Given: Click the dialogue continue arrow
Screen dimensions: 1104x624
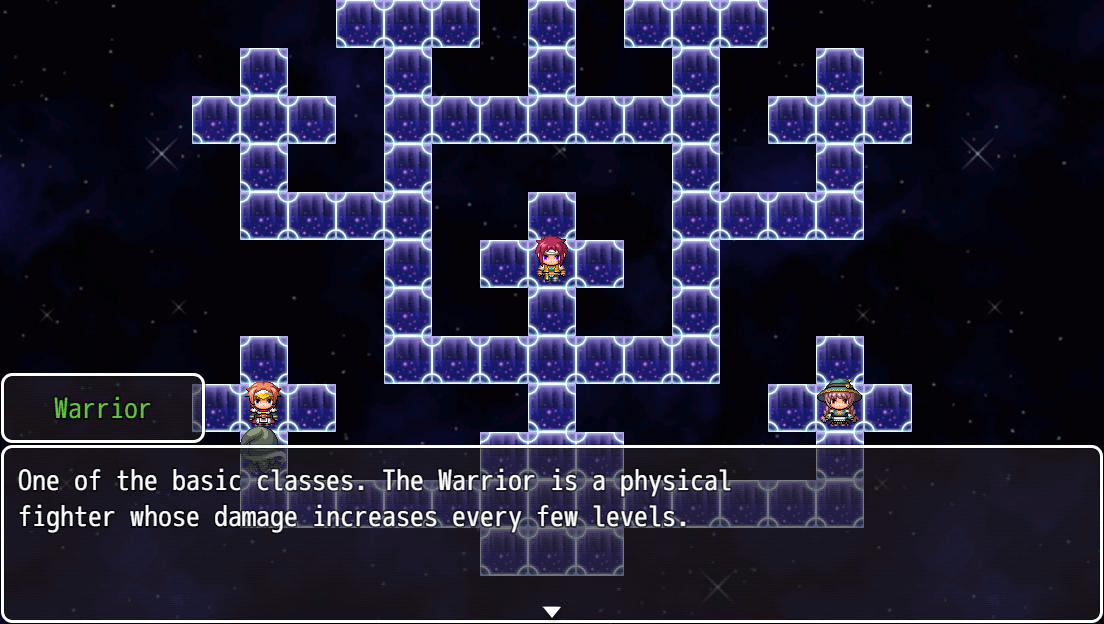Looking at the screenshot, I should tap(551, 611).
